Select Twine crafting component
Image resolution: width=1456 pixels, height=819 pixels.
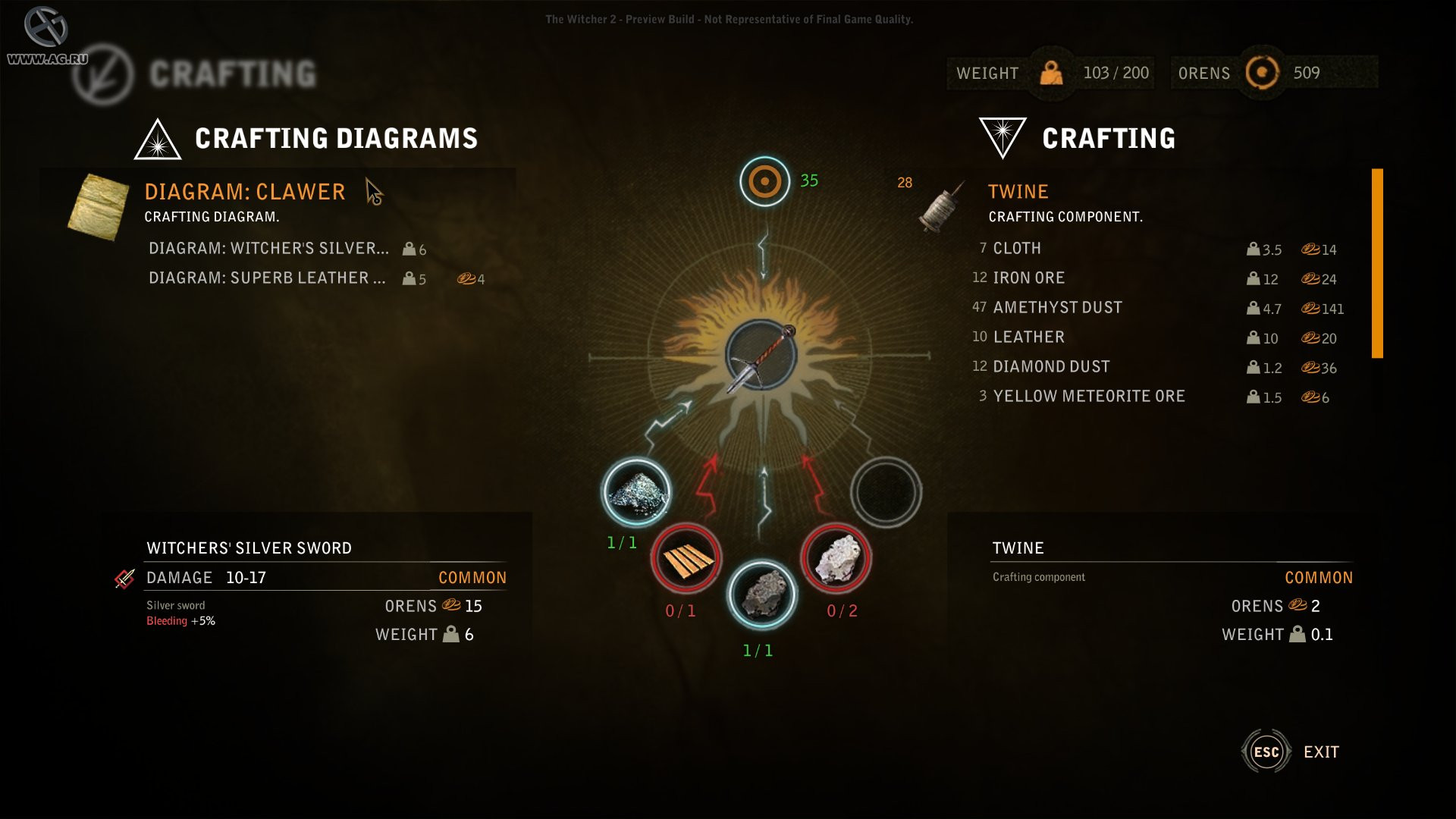click(x=1018, y=192)
